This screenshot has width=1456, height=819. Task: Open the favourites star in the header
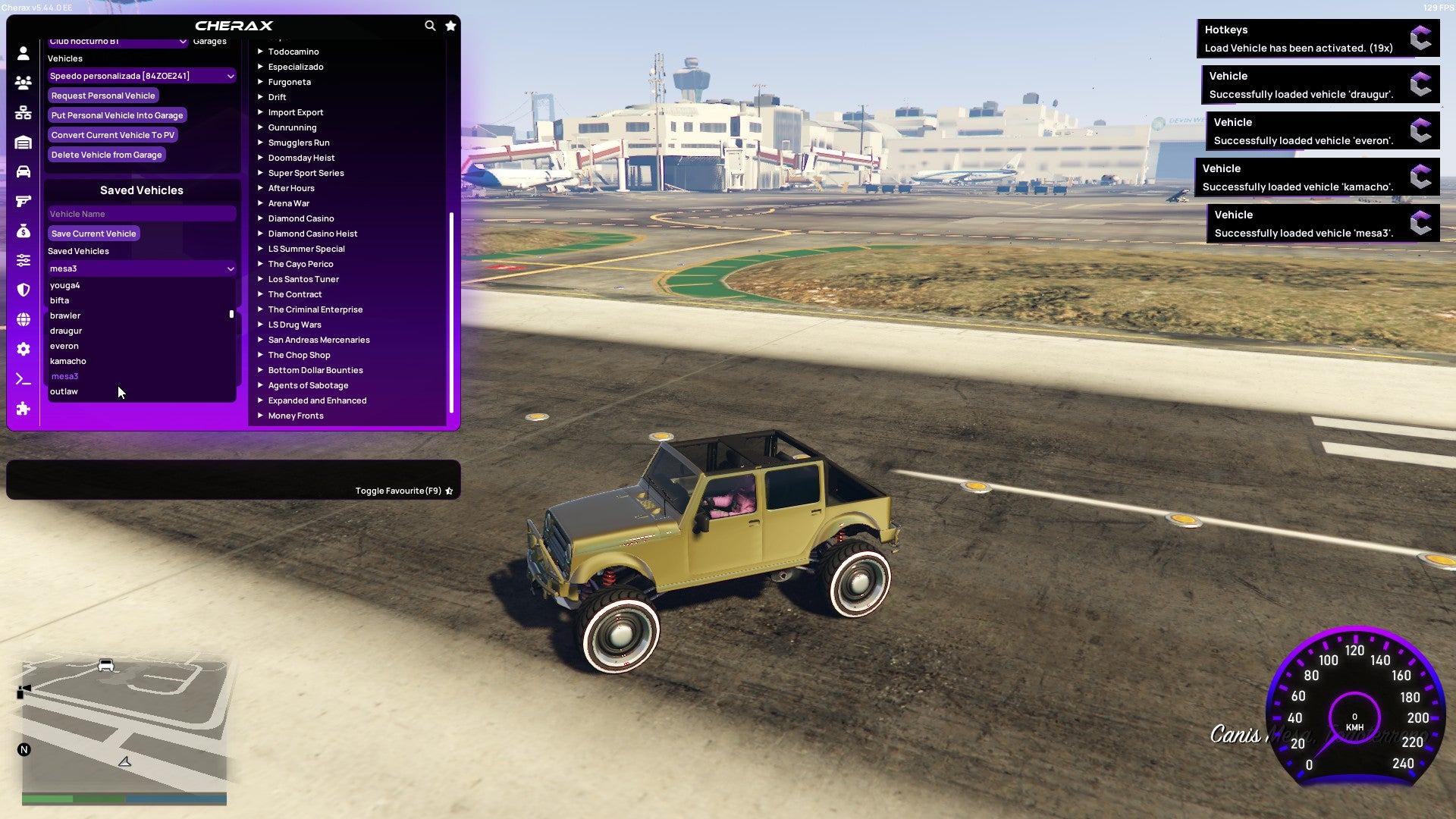coord(450,25)
